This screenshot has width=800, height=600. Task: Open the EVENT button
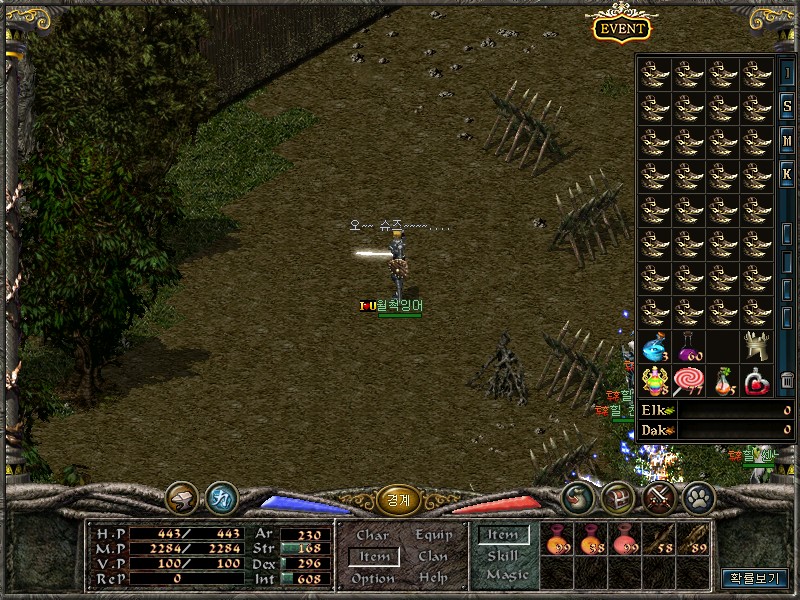tap(620, 28)
